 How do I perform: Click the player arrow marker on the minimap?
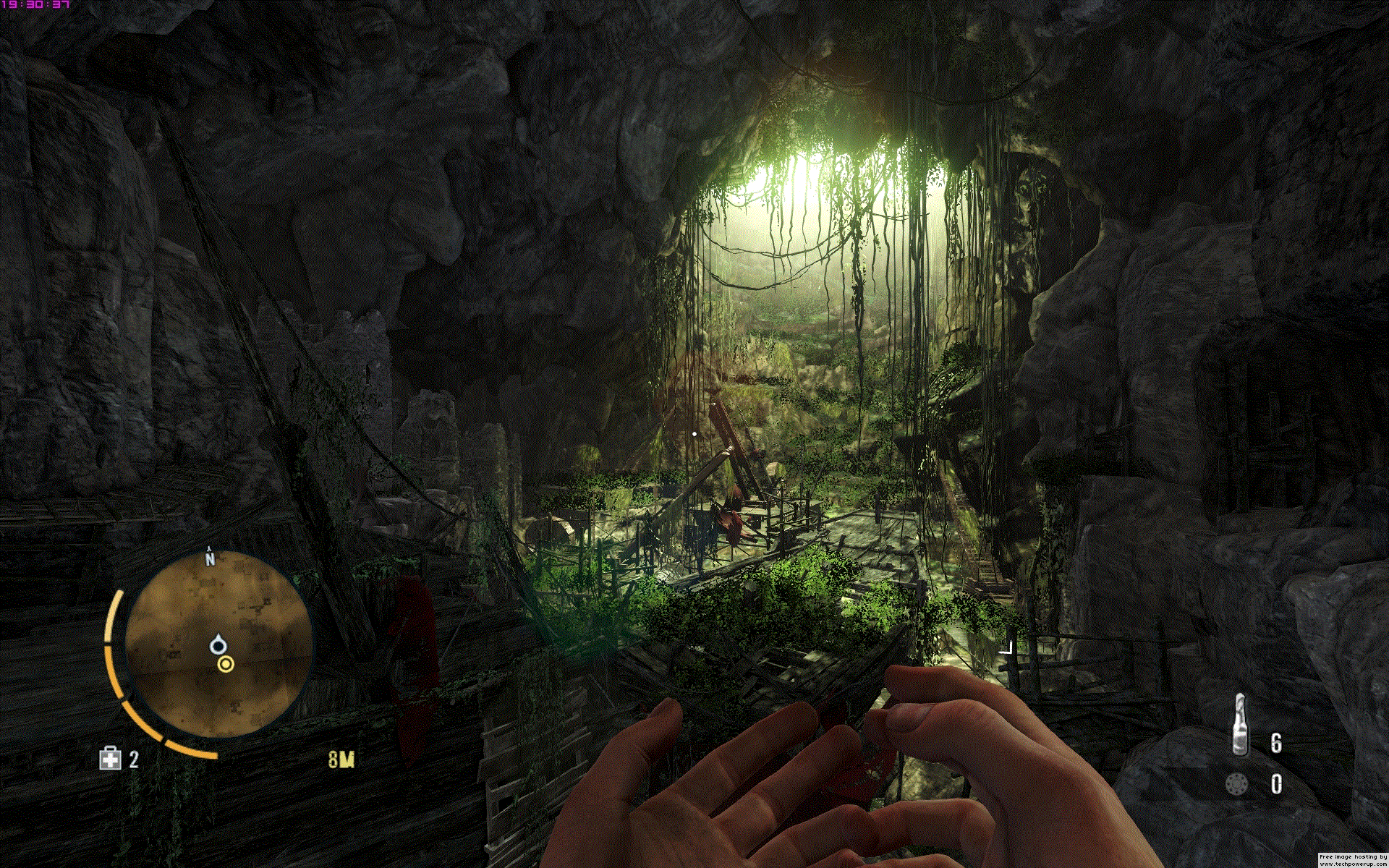(x=218, y=644)
